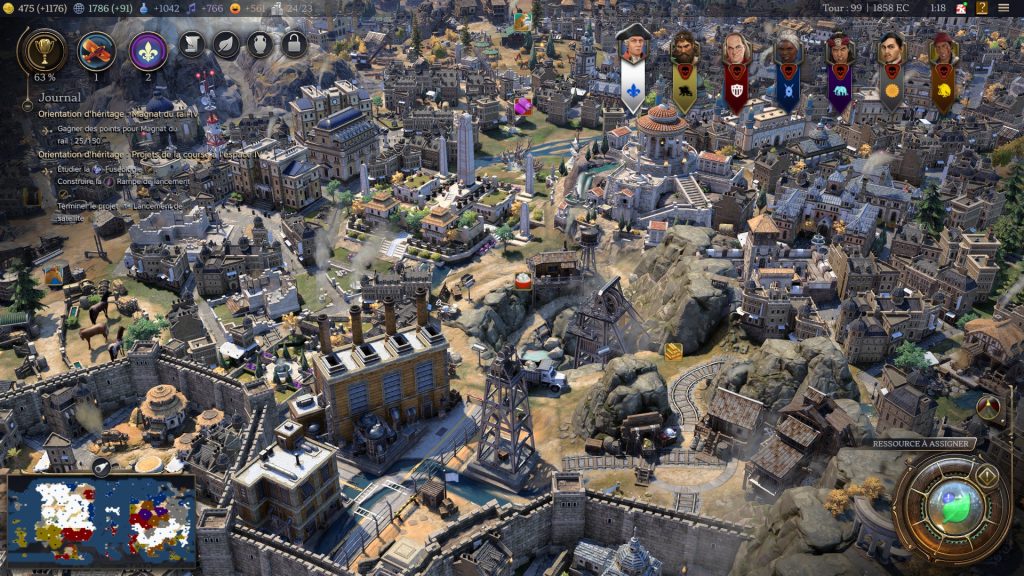
Task: Open the amphora vase round button
Action: pyautogui.click(x=260, y=44)
